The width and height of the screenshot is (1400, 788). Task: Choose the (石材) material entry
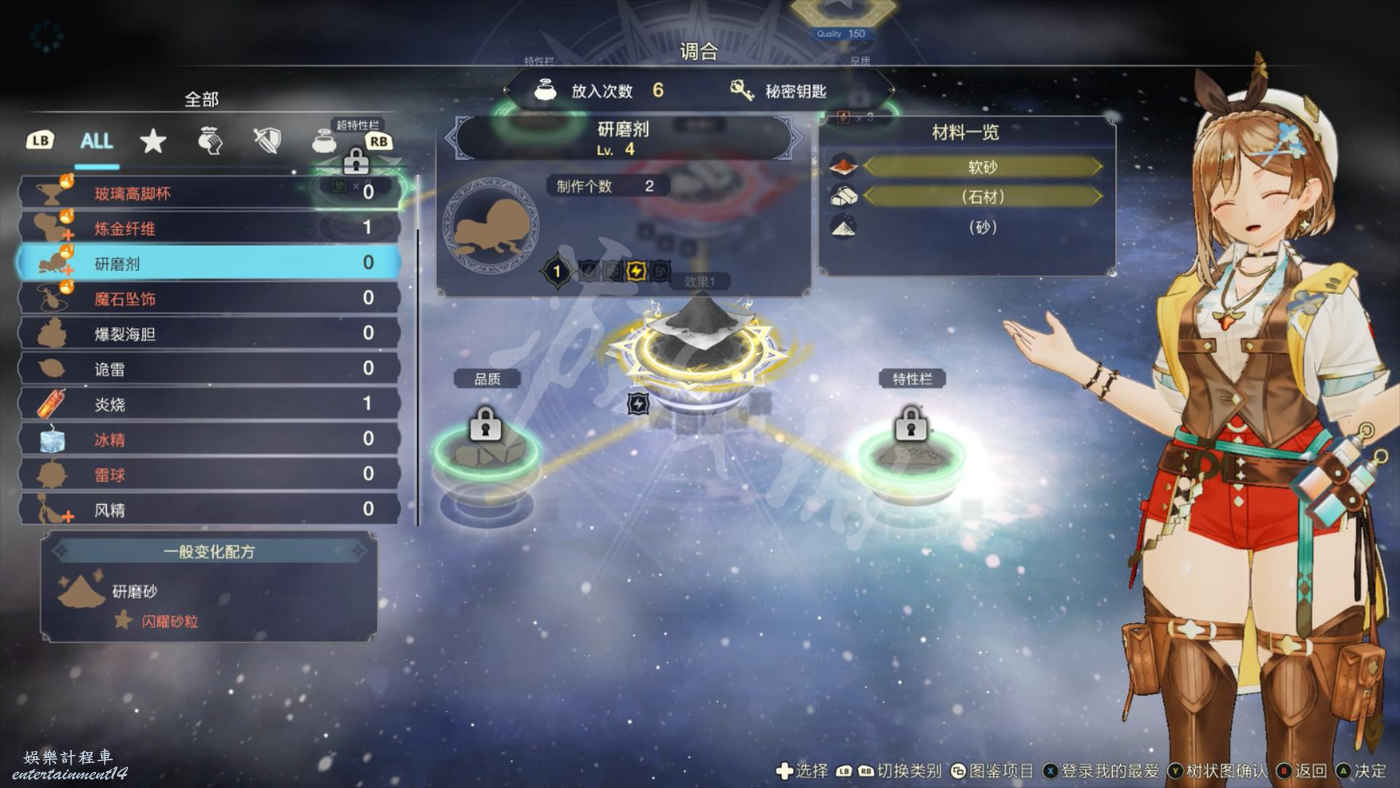click(x=982, y=197)
